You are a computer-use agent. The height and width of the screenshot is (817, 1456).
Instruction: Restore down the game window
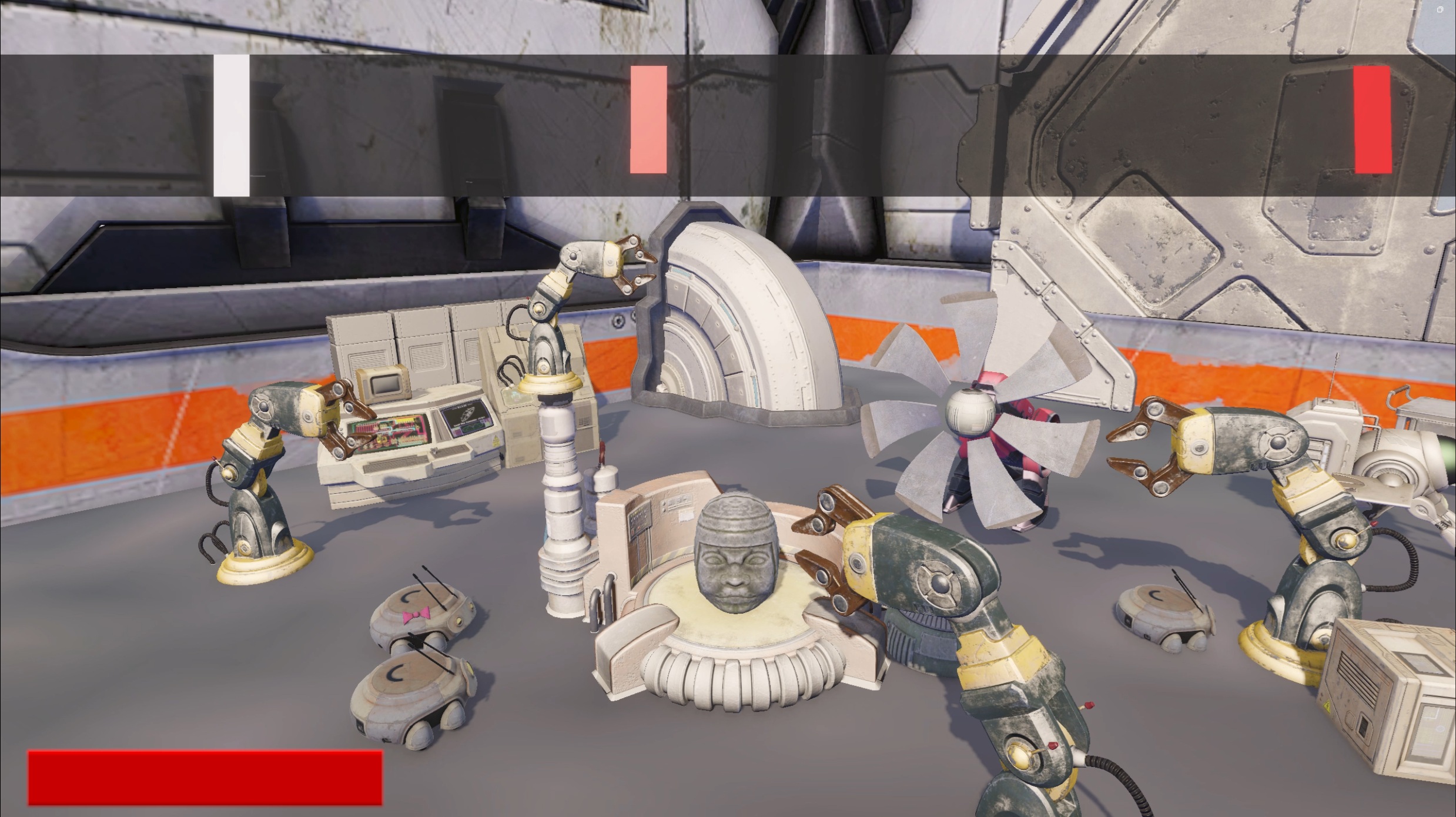(1440, 9)
